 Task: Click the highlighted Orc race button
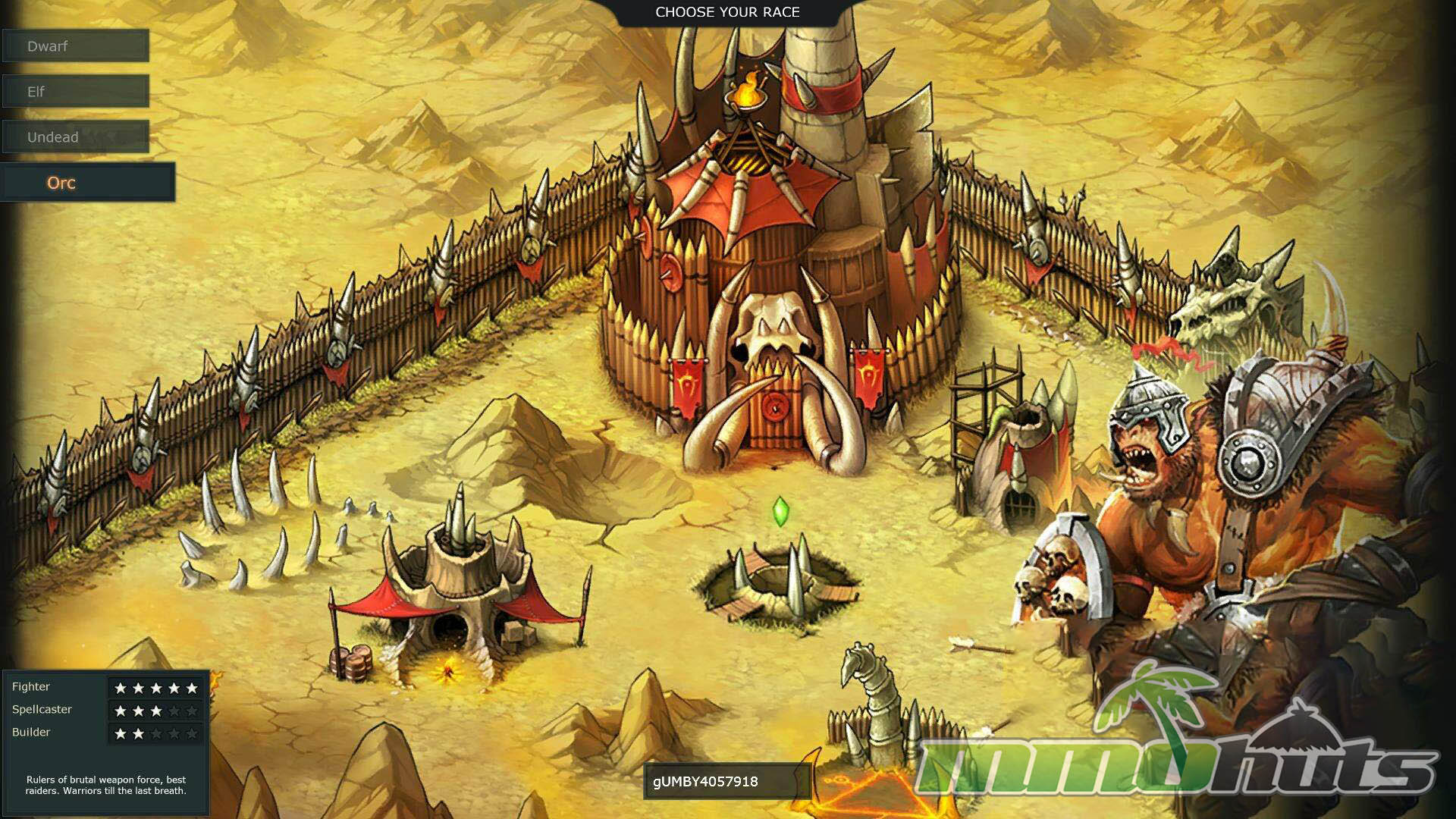coord(87,183)
